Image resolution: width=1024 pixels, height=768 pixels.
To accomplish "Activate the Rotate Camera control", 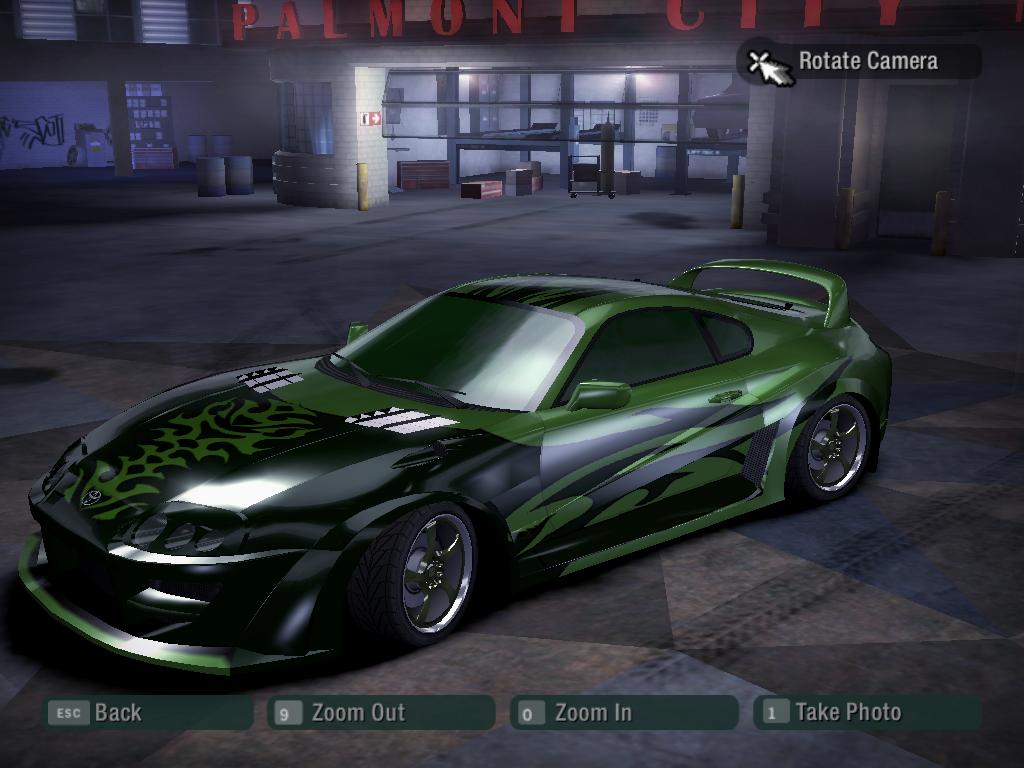I will (858, 62).
